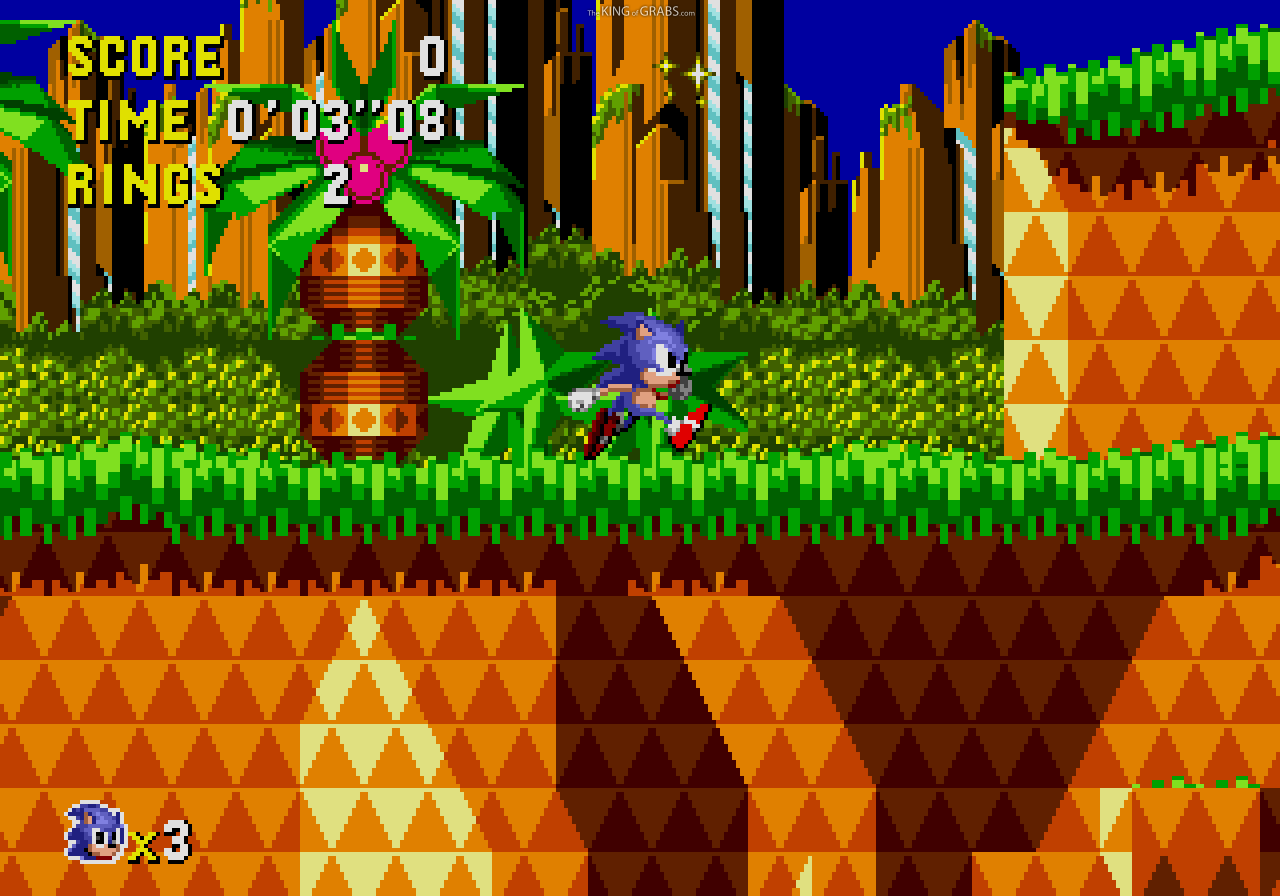
Task: Click the .com portion of the watermark
Action: pos(690,10)
